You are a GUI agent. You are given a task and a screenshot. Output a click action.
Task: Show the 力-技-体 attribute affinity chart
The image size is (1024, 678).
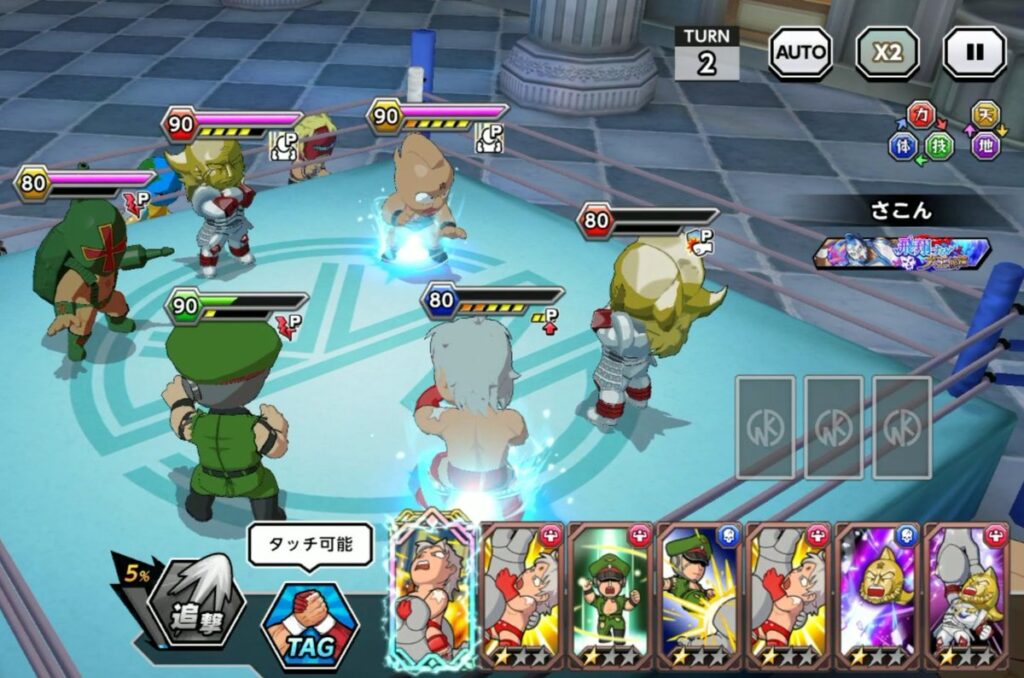(x=921, y=130)
